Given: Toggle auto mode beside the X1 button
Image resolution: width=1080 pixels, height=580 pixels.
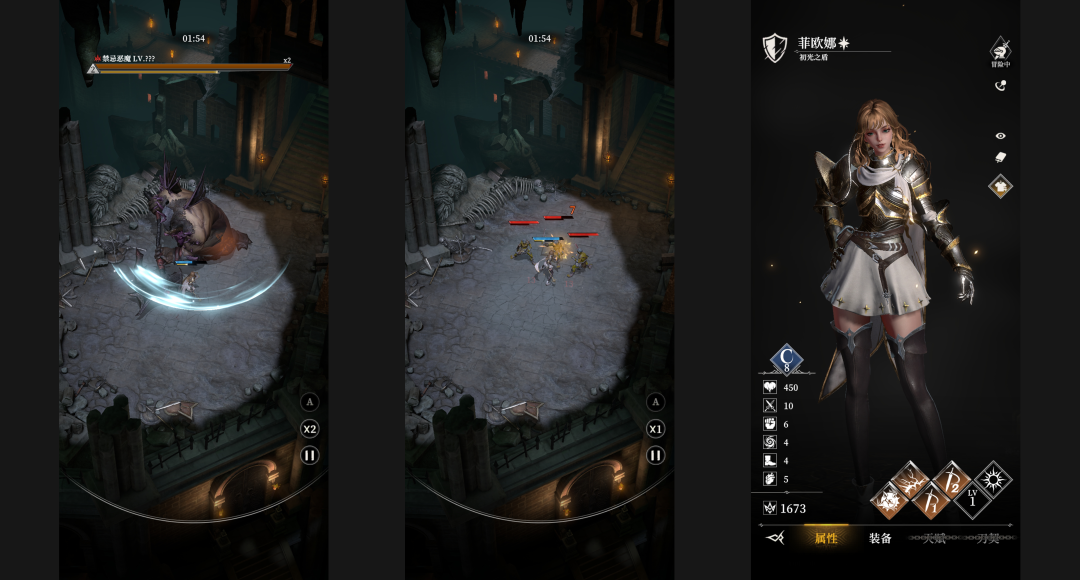Looking at the screenshot, I should click(656, 402).
